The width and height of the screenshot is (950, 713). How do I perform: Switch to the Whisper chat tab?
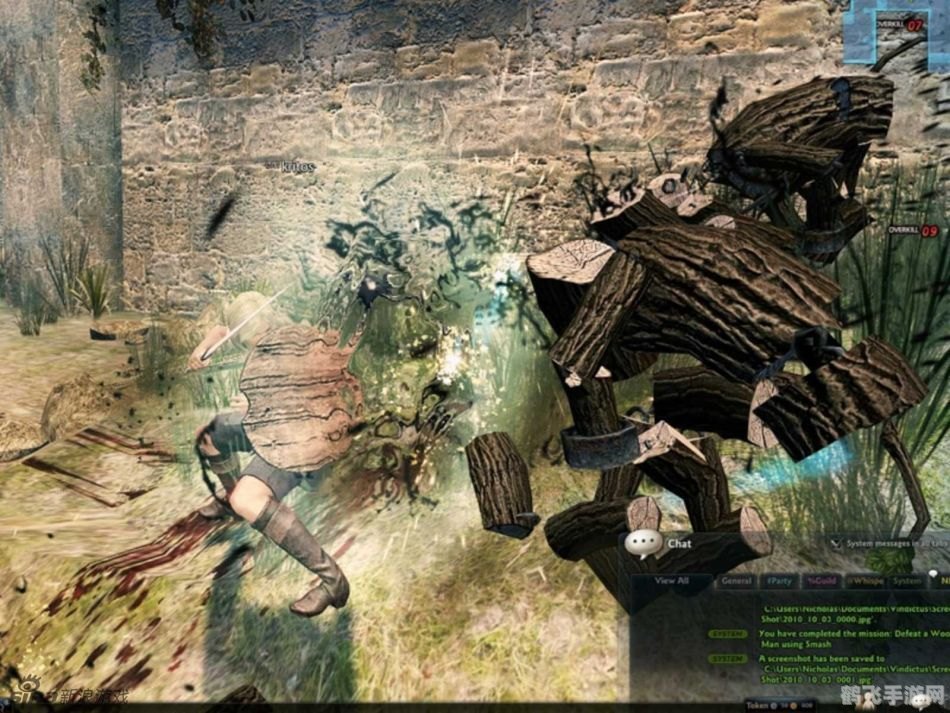tap(864, 580)
